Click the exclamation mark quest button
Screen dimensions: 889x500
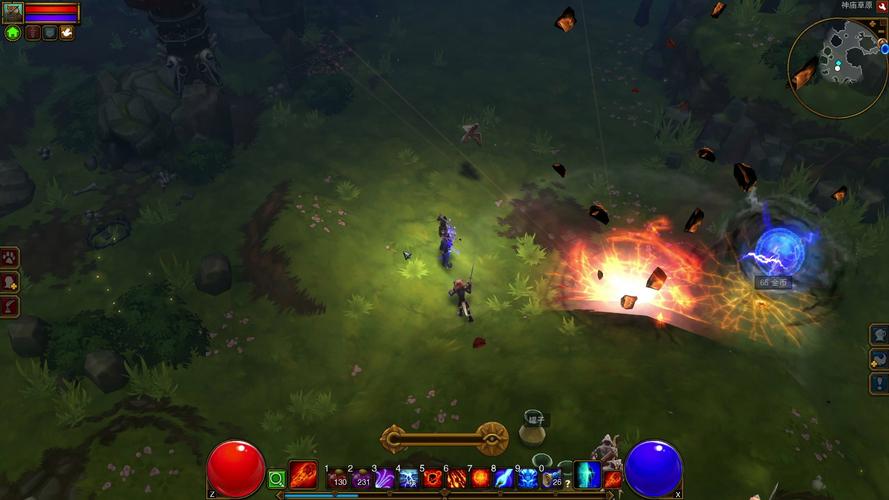tap(879, 383)
